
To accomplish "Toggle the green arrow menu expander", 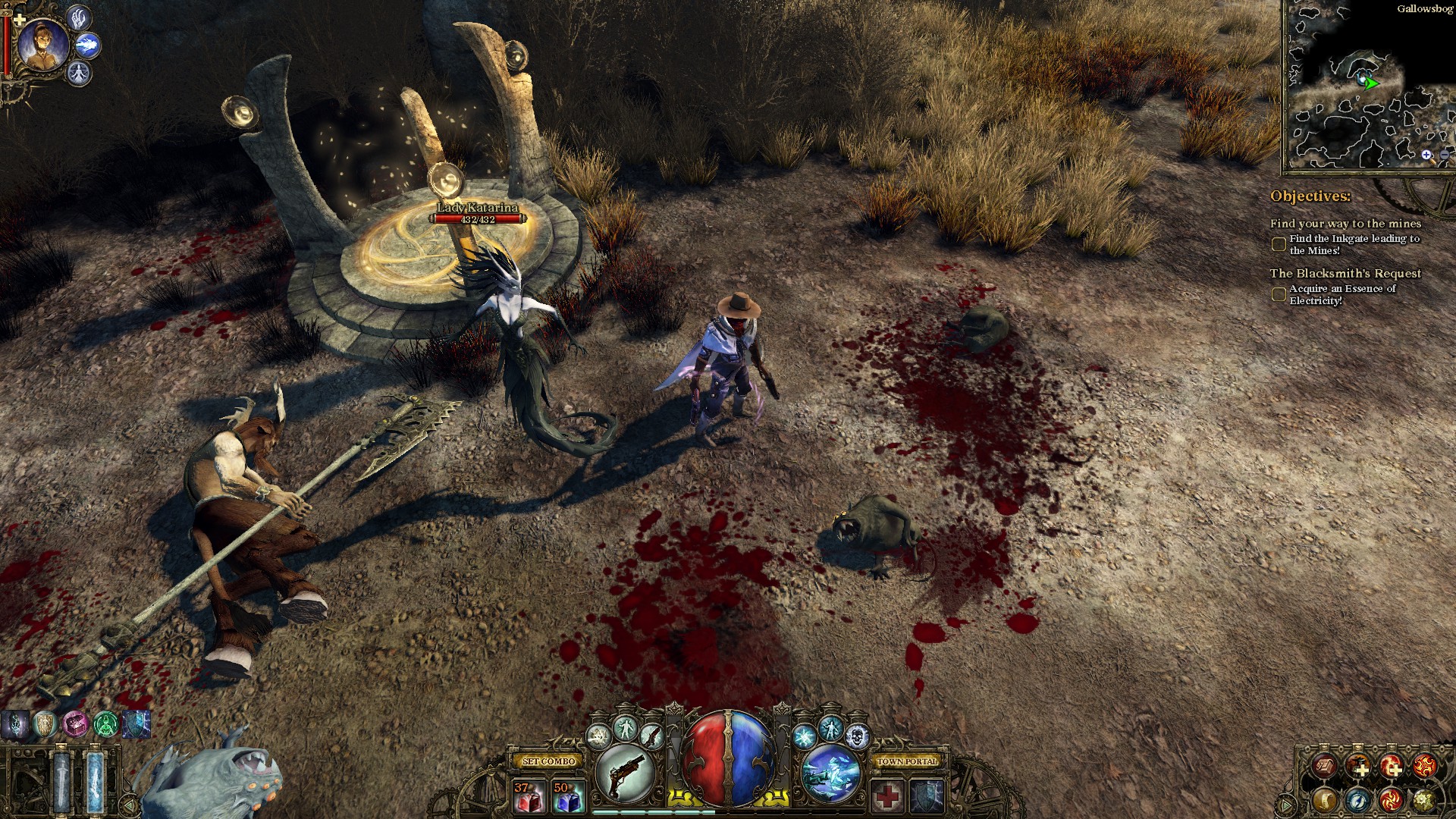I will (1286, 804).
